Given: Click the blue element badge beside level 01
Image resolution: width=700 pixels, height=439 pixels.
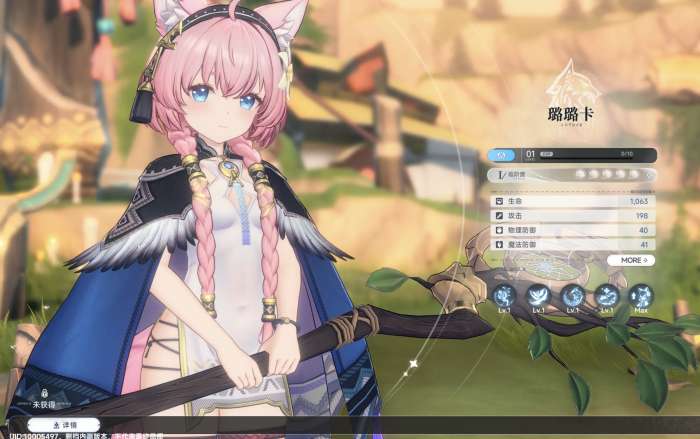Looking at the screenshot, I should pos(504,155).
